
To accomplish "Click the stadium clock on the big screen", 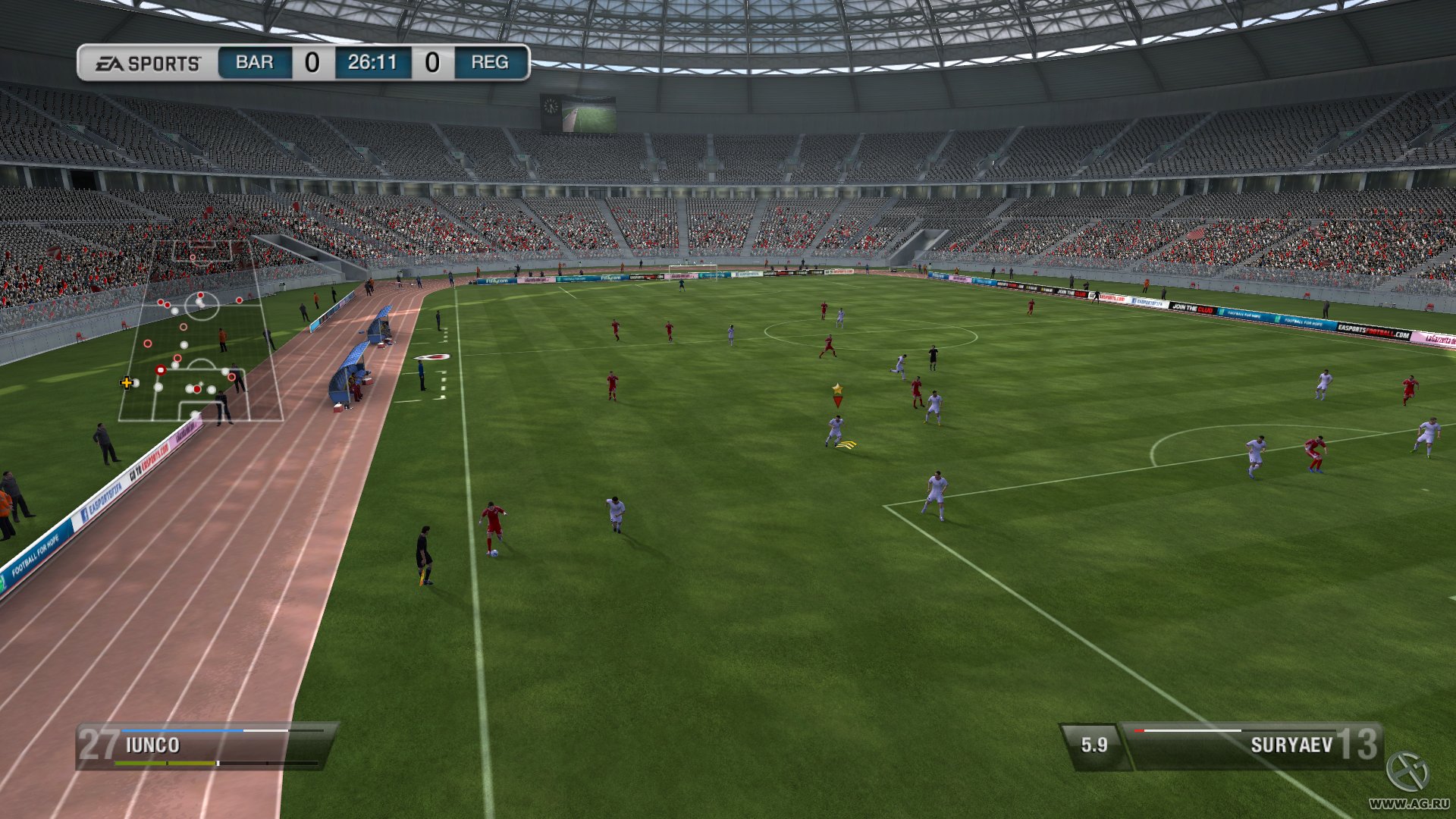I will (551, 107).
